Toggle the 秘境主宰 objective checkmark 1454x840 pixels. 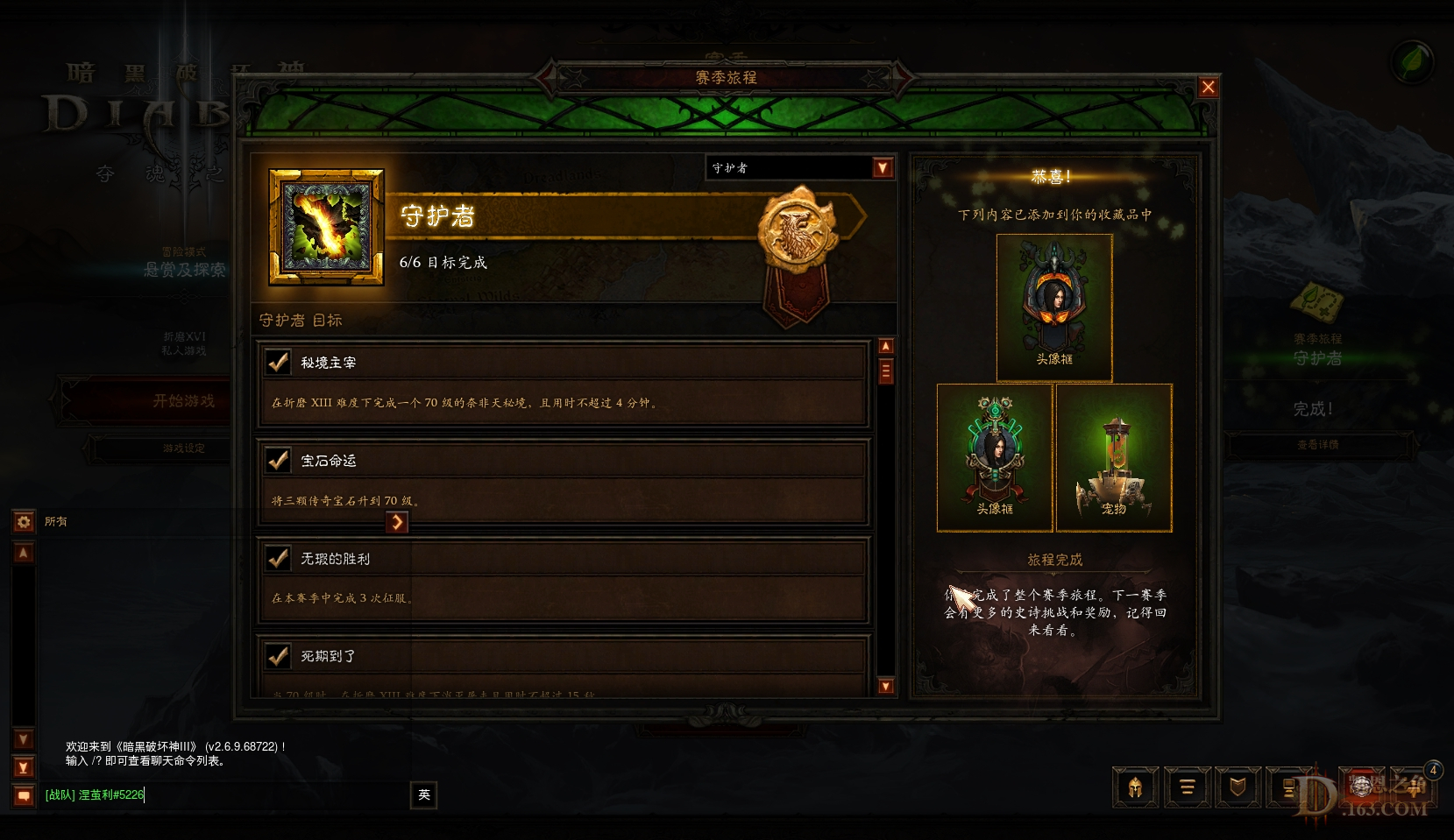pos(279,361)
